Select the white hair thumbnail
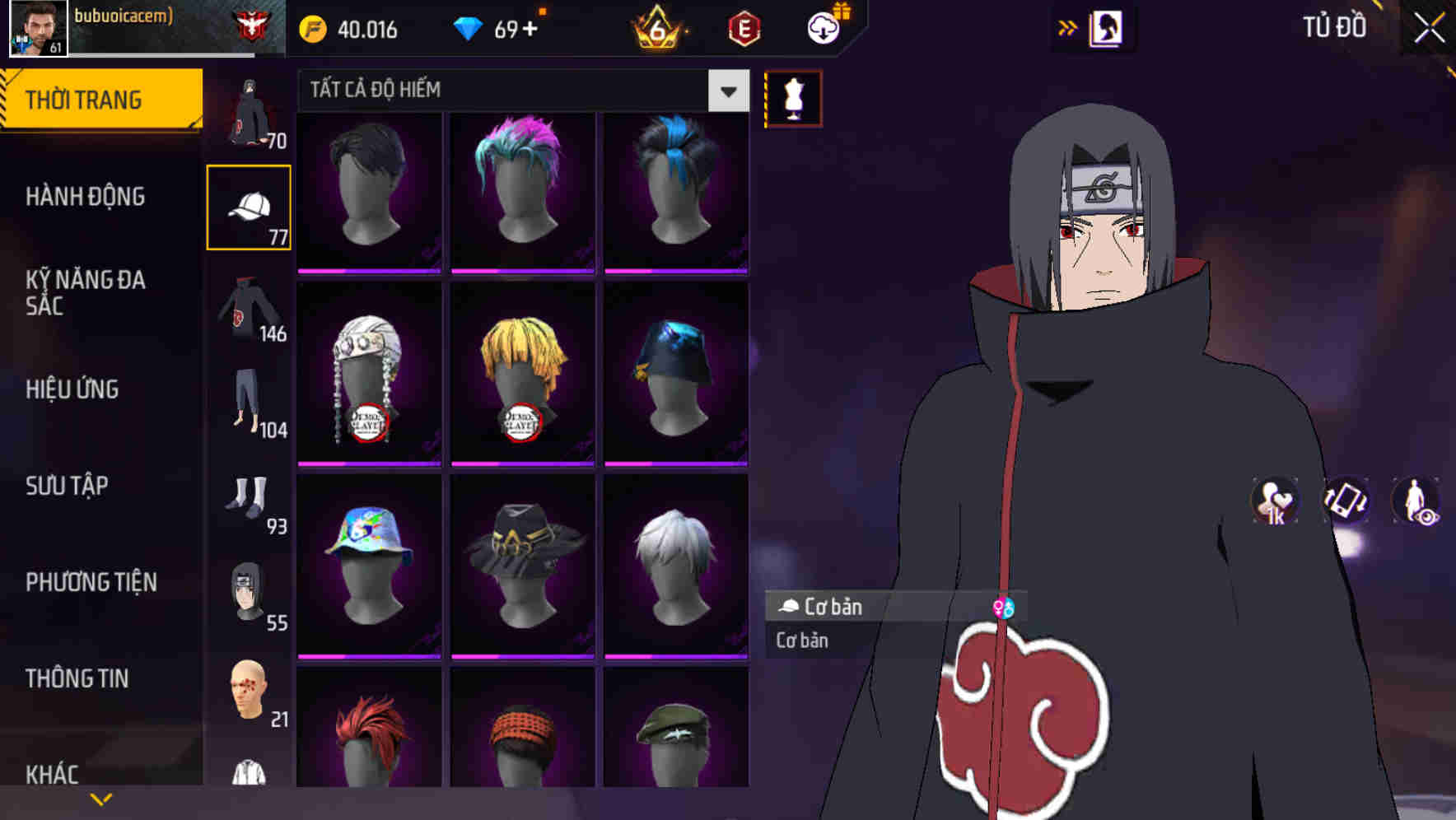Viewport: 1456px width, 820px height. (677, 565)
